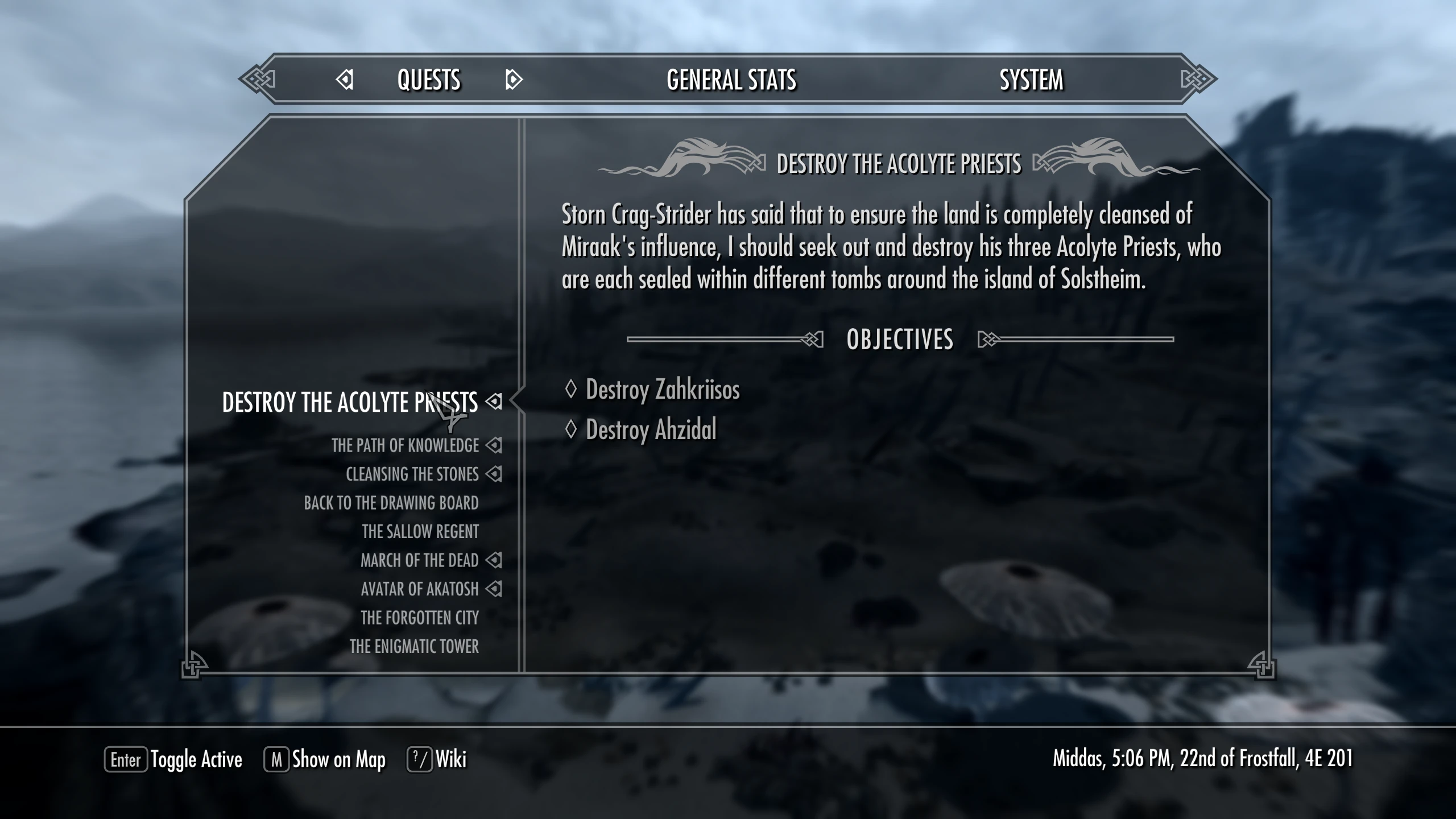The image size is (1456, 819).
Task: Select Destroy the Acolyte Priests quest
Action: (349, 402)
